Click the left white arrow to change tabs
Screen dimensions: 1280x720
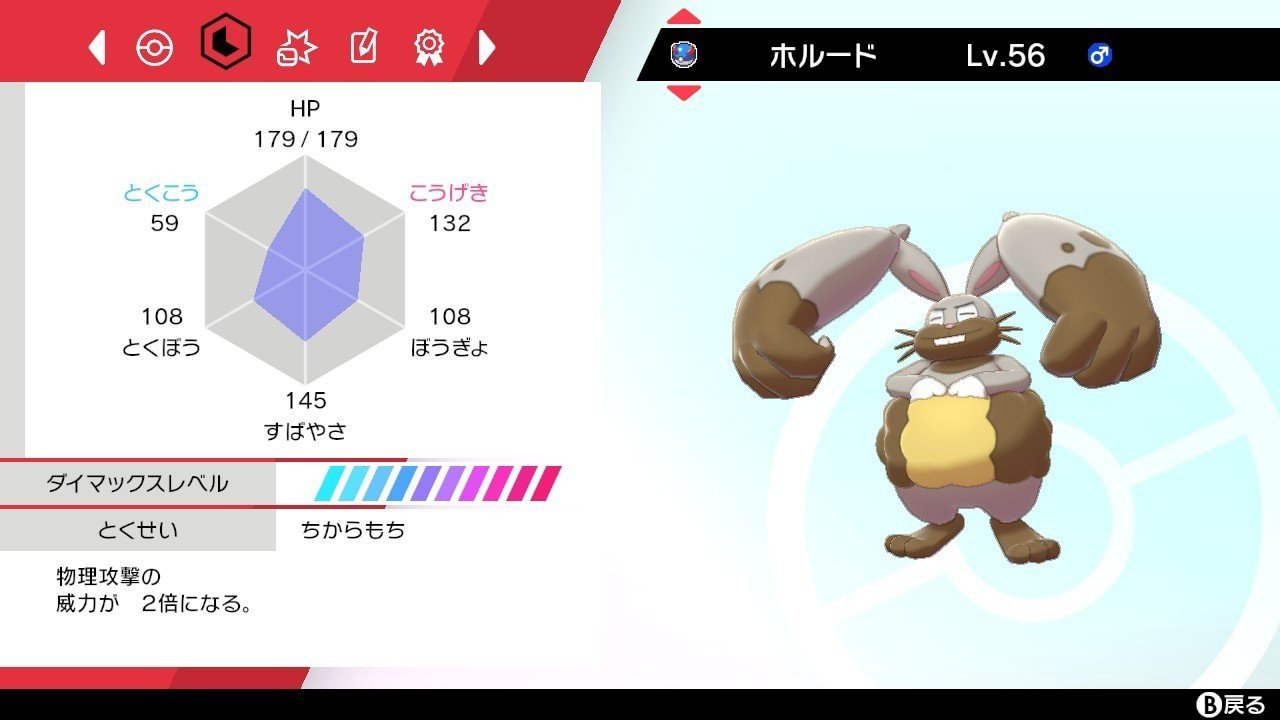(x=98, y=48)
